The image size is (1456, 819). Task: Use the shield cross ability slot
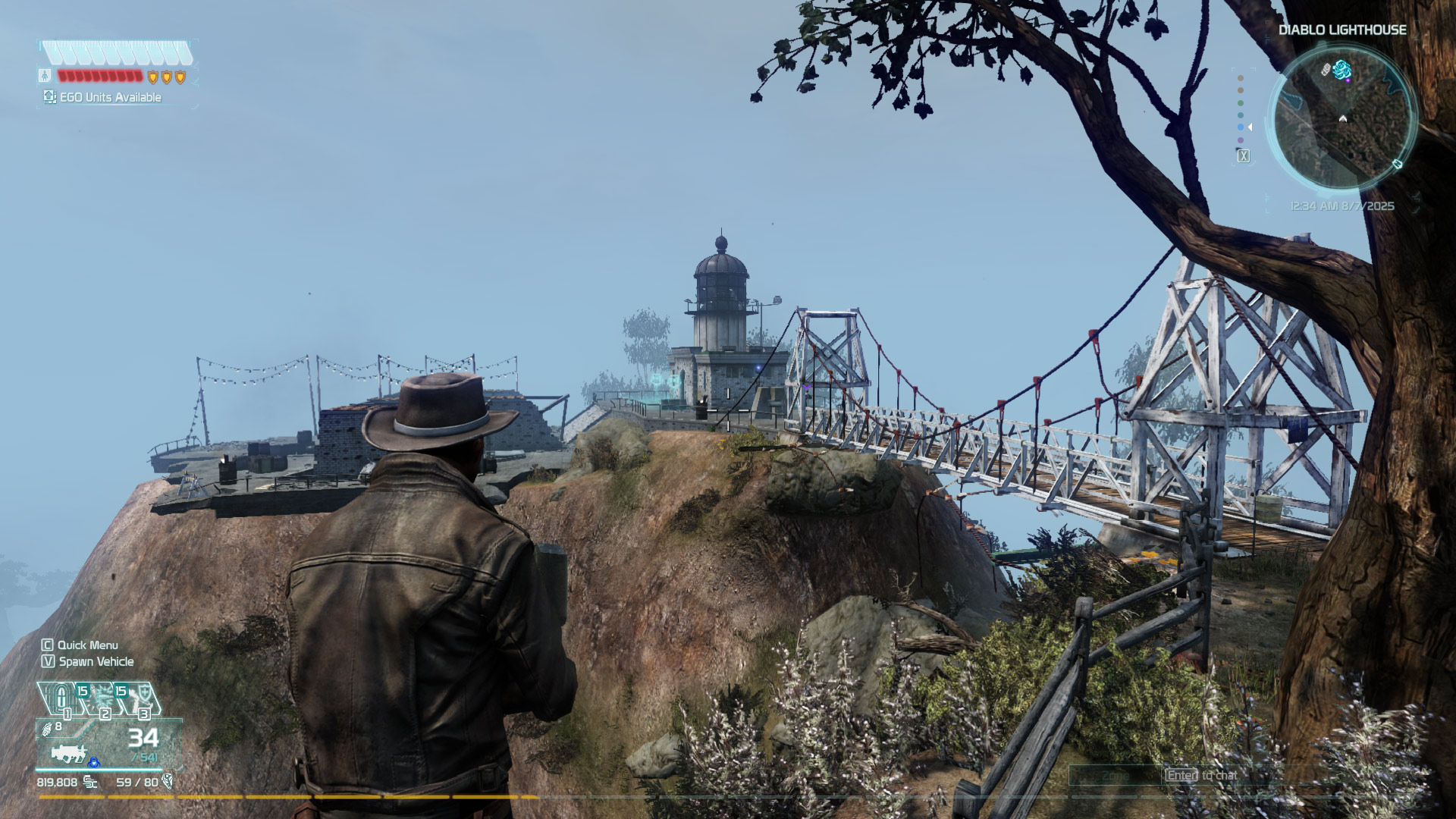[142, 698]
